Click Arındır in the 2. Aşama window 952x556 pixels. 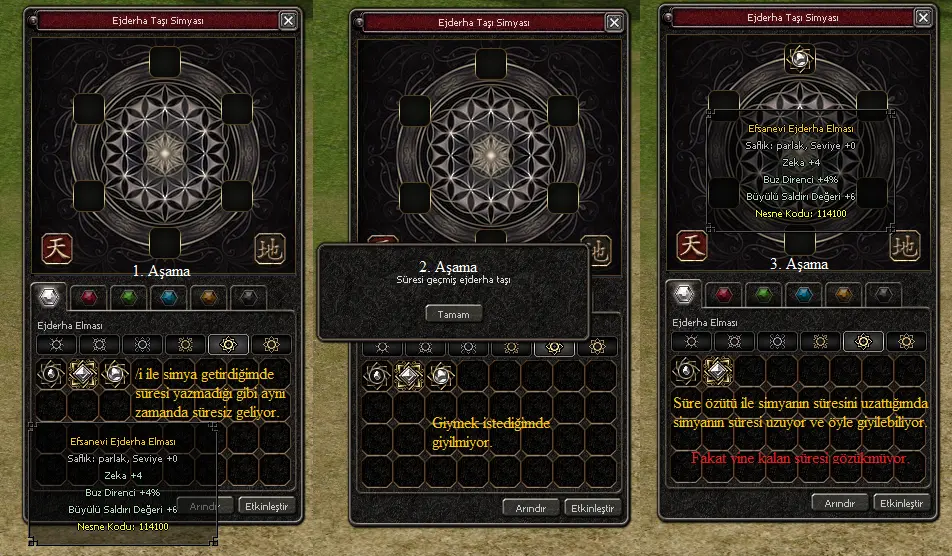click(530, 507)
